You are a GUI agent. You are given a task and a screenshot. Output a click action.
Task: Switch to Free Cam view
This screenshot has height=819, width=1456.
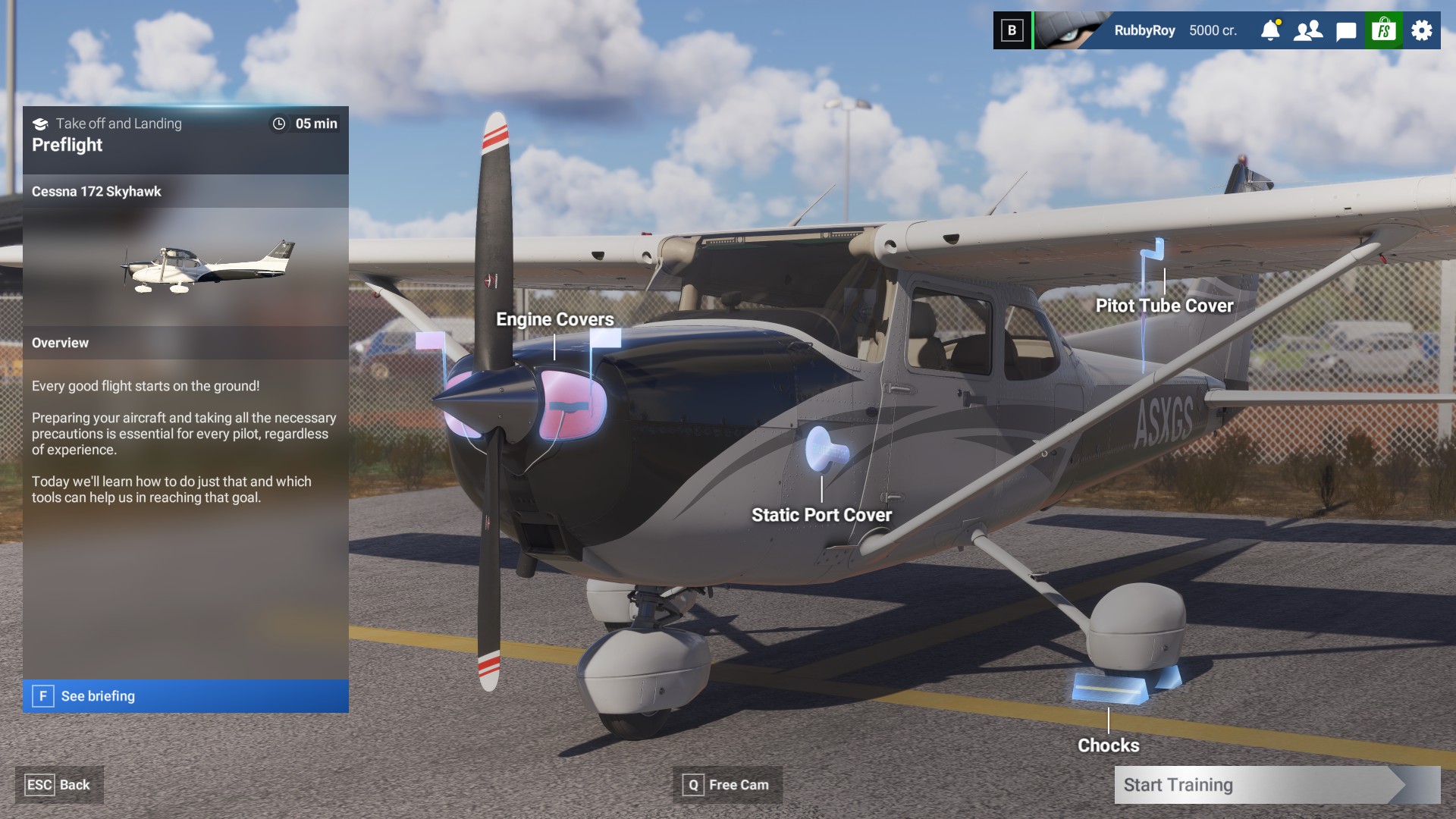point(726,785)
